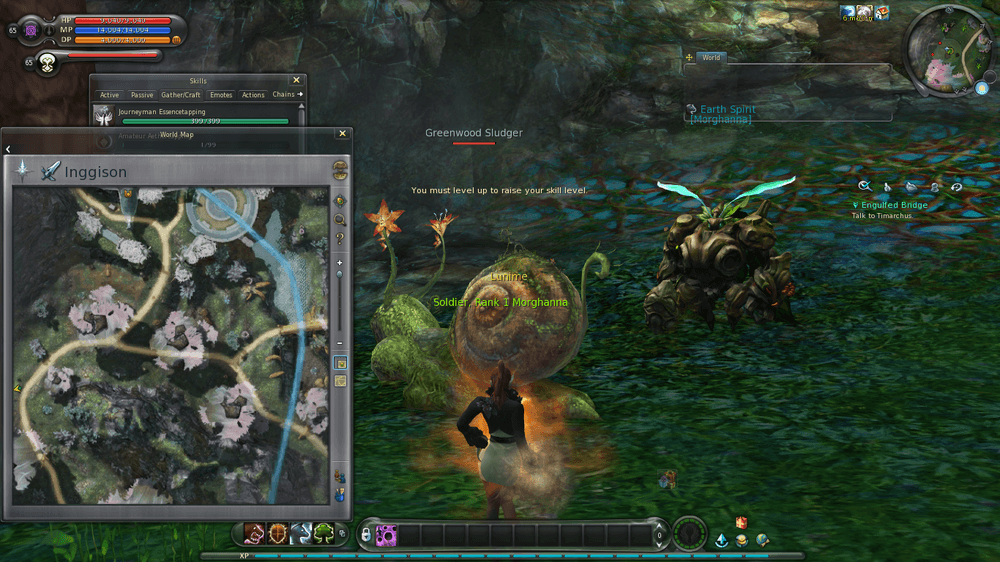Show the Emotes tab
The width and height of the screenshot is (1000, 562).
[221, 95]
